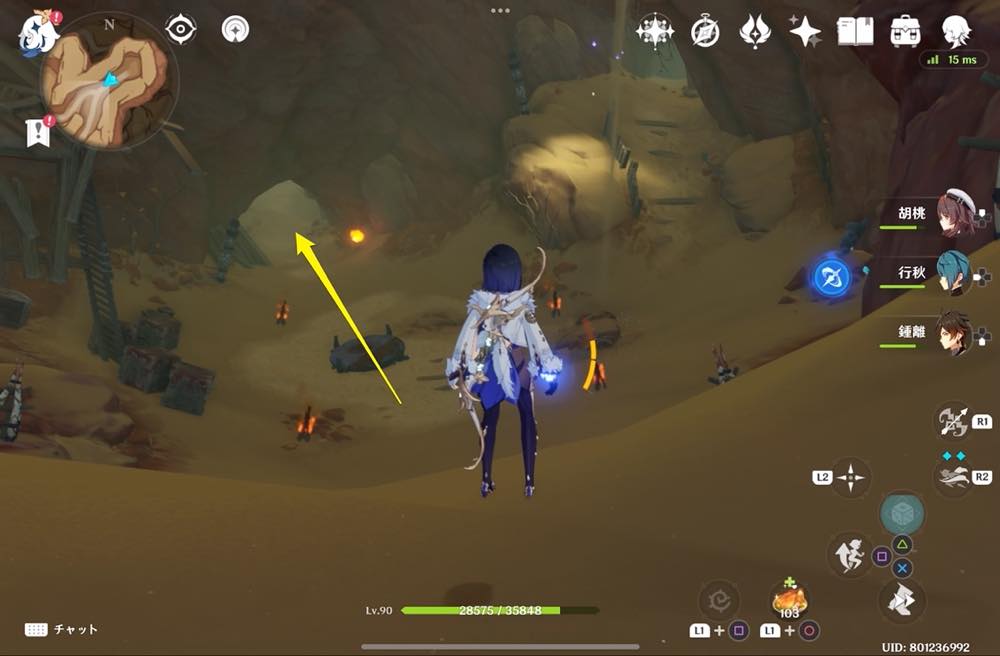1000x656 pixels.
Task: Open the winged battle pass icon
Action: (x=754, y=31)
